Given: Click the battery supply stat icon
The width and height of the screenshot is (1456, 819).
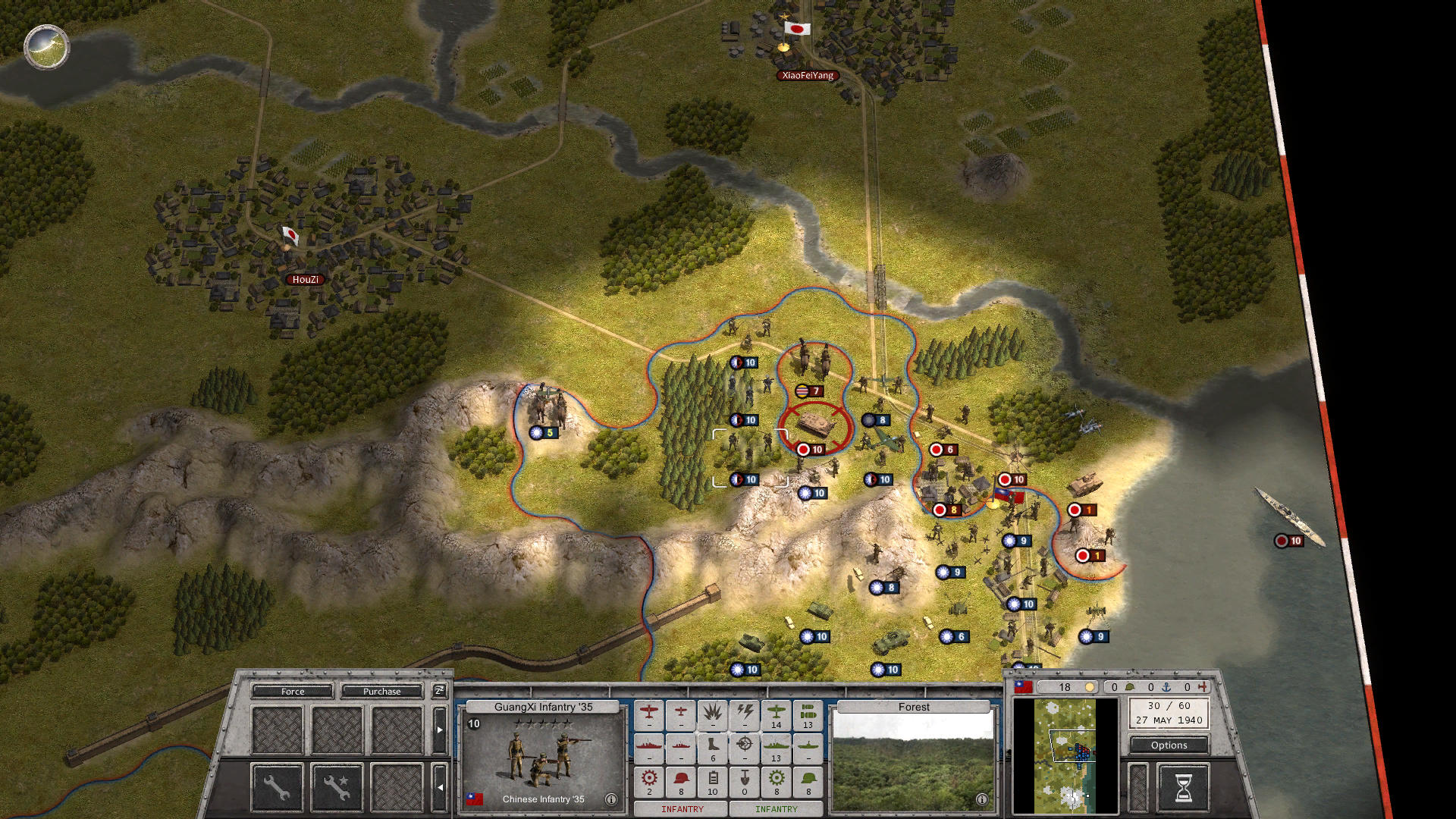Looking at the screenshot, I should pos(713,777).
